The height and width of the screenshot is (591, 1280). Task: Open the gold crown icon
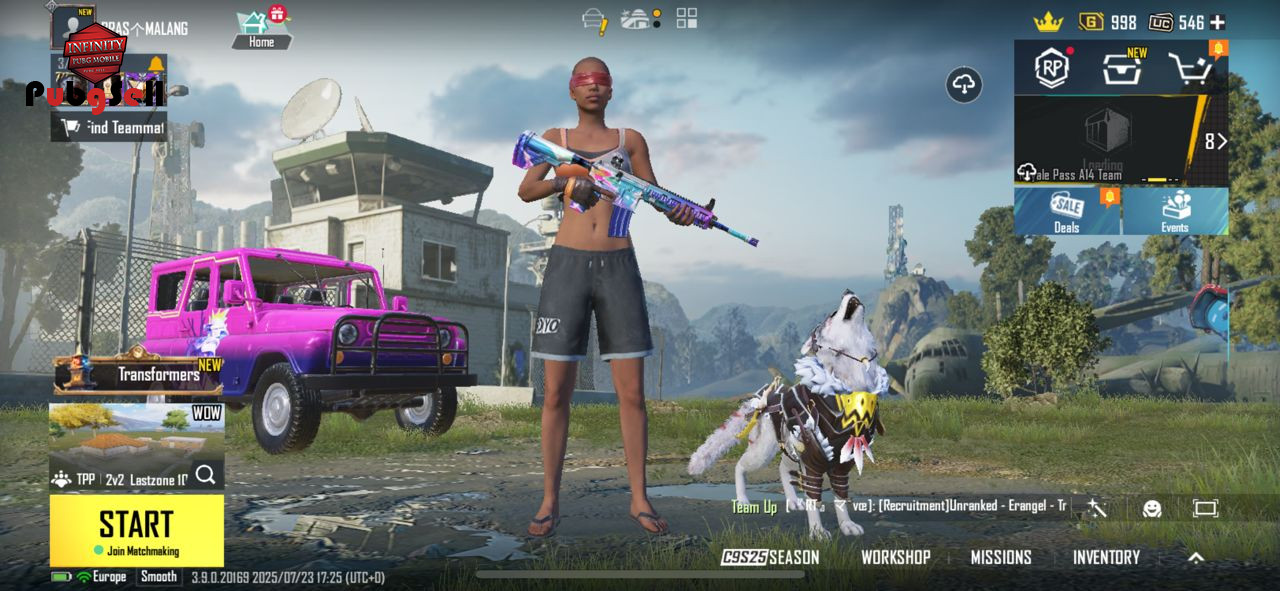coord(1048,21)
